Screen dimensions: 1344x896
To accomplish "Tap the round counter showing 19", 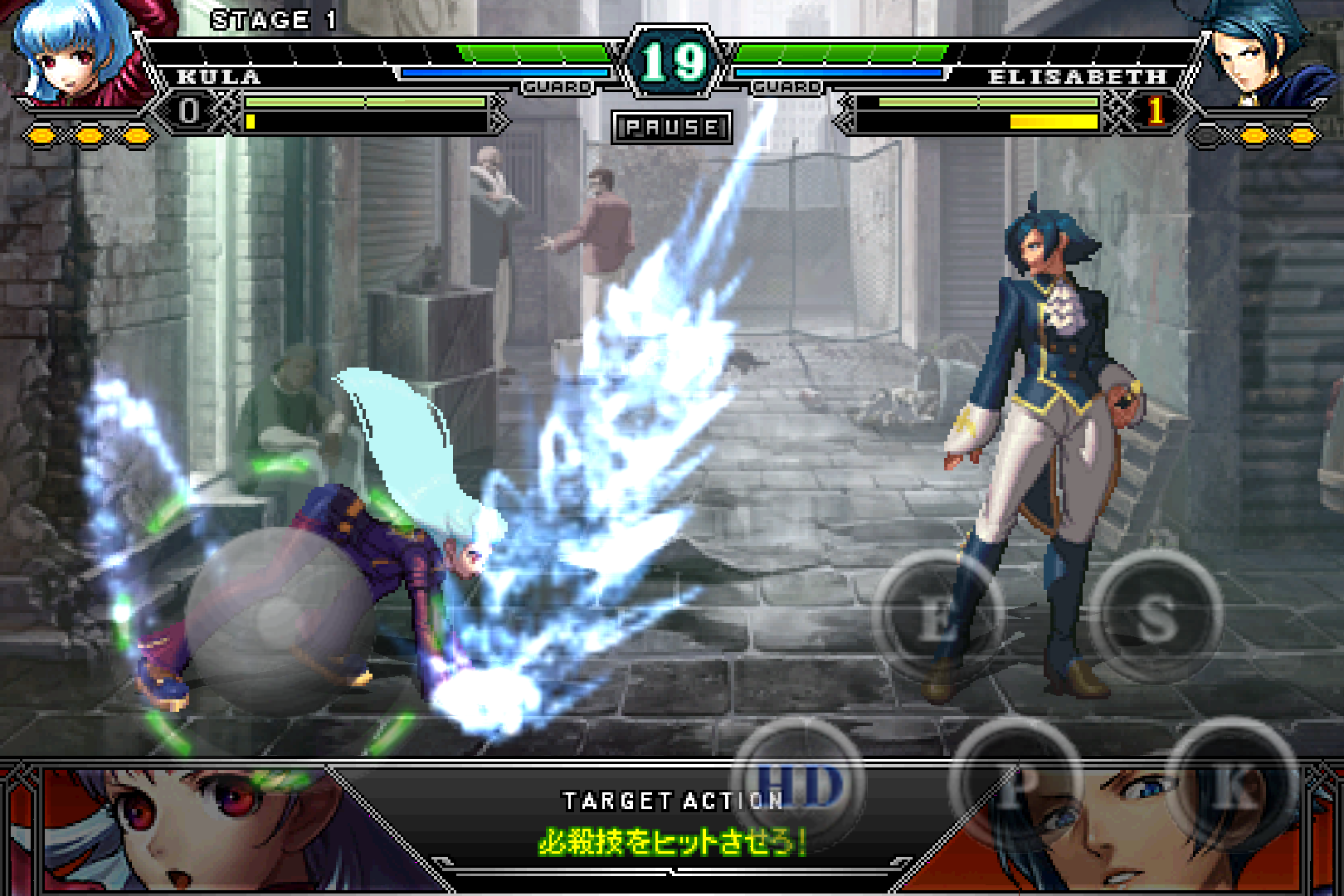I will [672, 60].
